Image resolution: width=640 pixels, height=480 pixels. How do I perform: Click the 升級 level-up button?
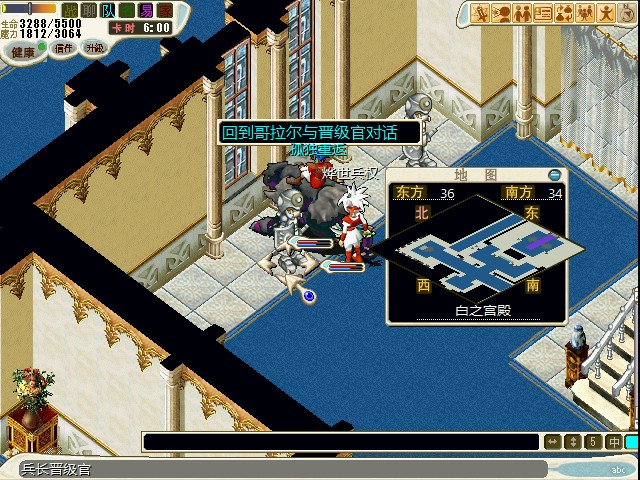[94, 47]
